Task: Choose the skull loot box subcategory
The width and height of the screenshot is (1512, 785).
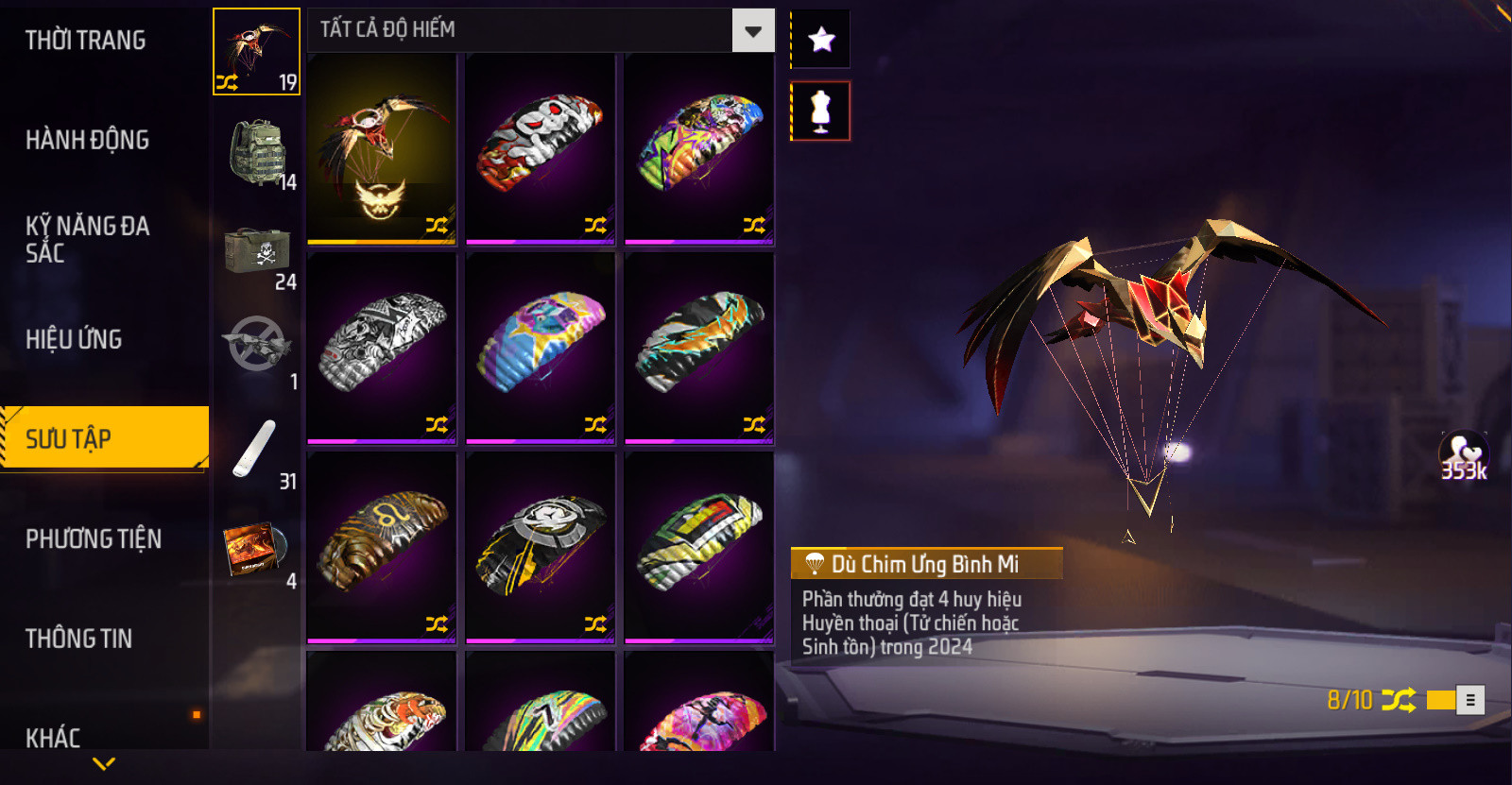Action: [x=256, y=253]
